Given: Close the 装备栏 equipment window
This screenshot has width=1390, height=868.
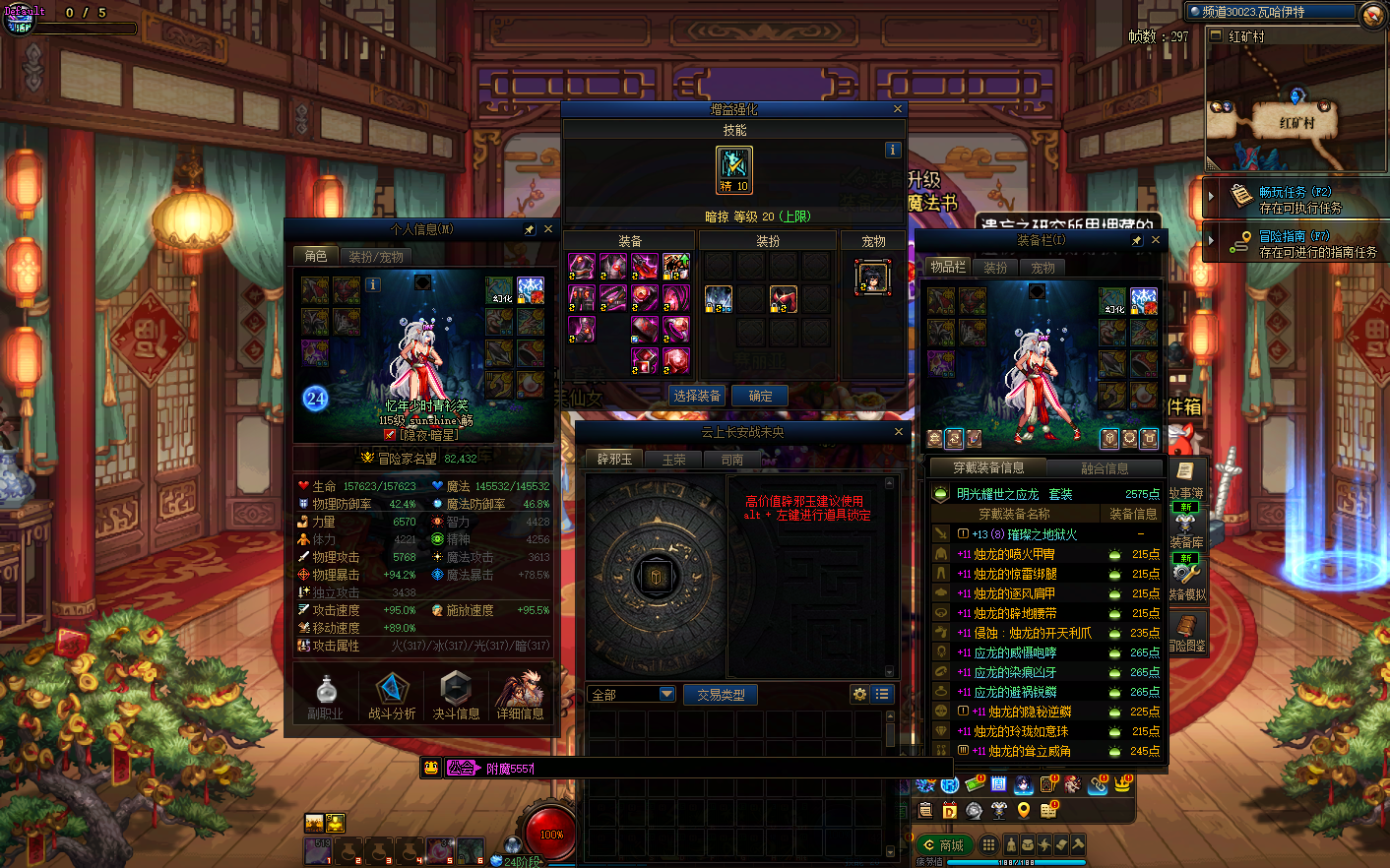Looking at the screenshot, I should coord(1156,240).
